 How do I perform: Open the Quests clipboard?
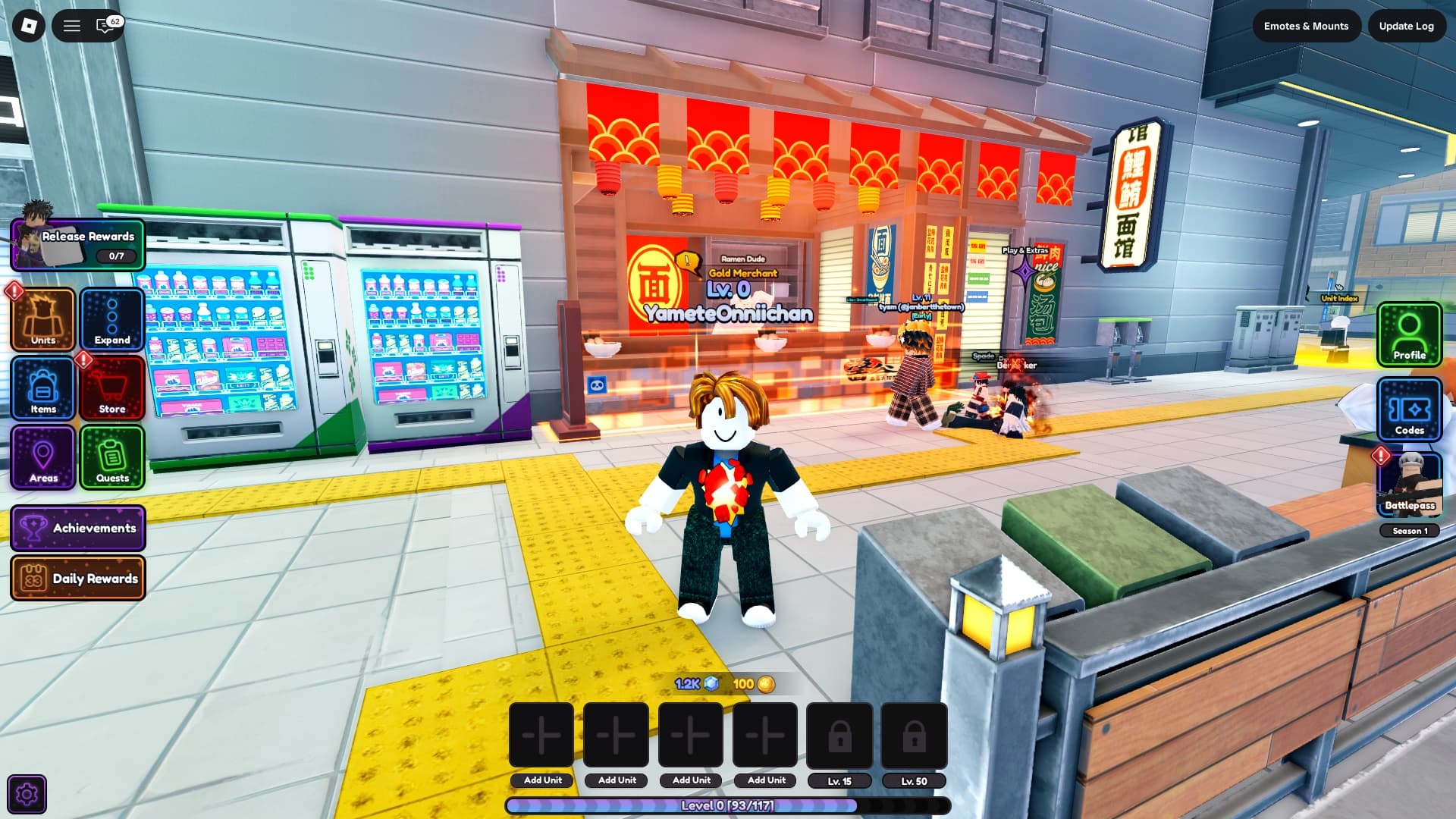pos(112,457)
